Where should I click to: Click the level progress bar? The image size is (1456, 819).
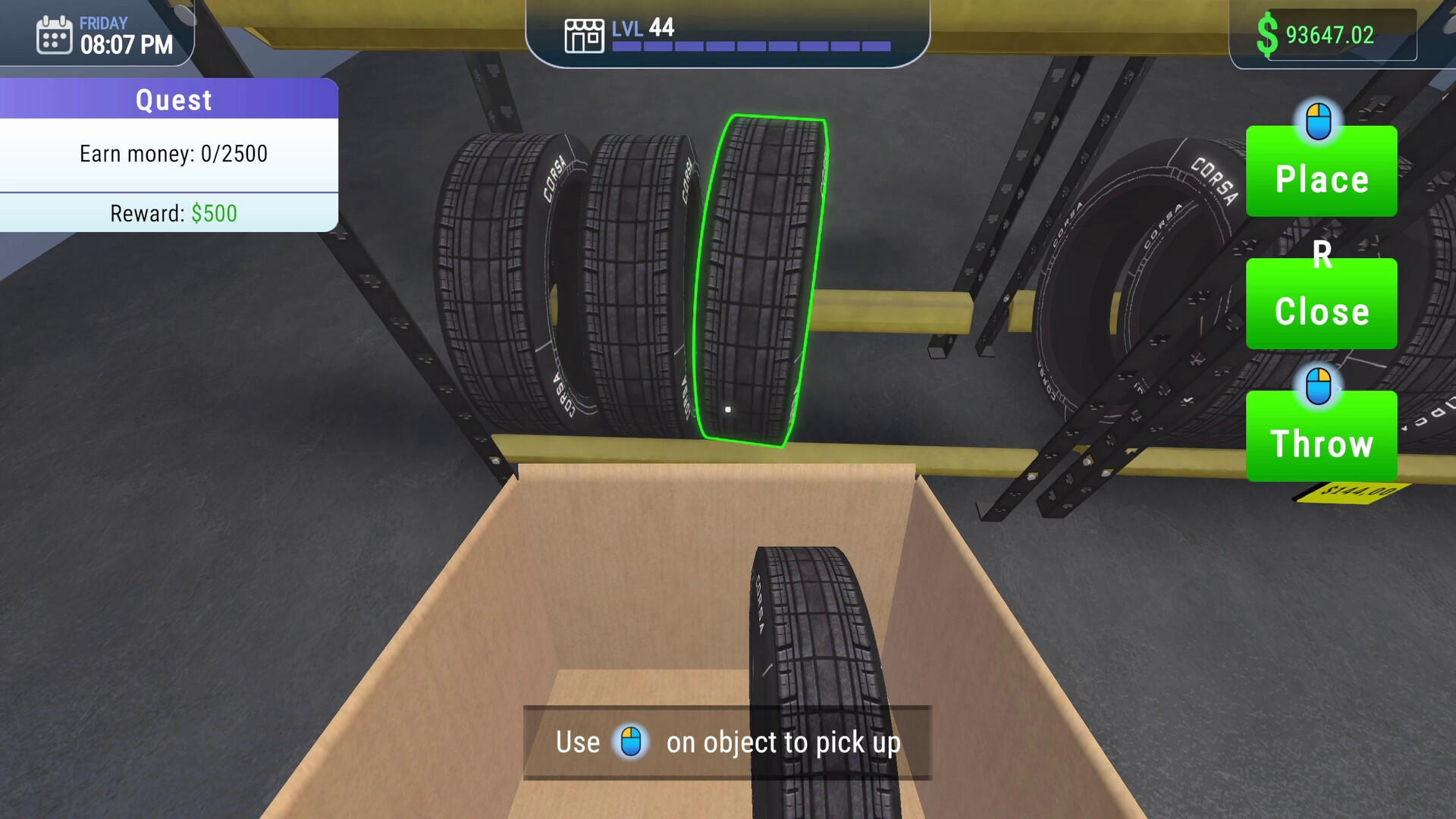pos(751,45)
